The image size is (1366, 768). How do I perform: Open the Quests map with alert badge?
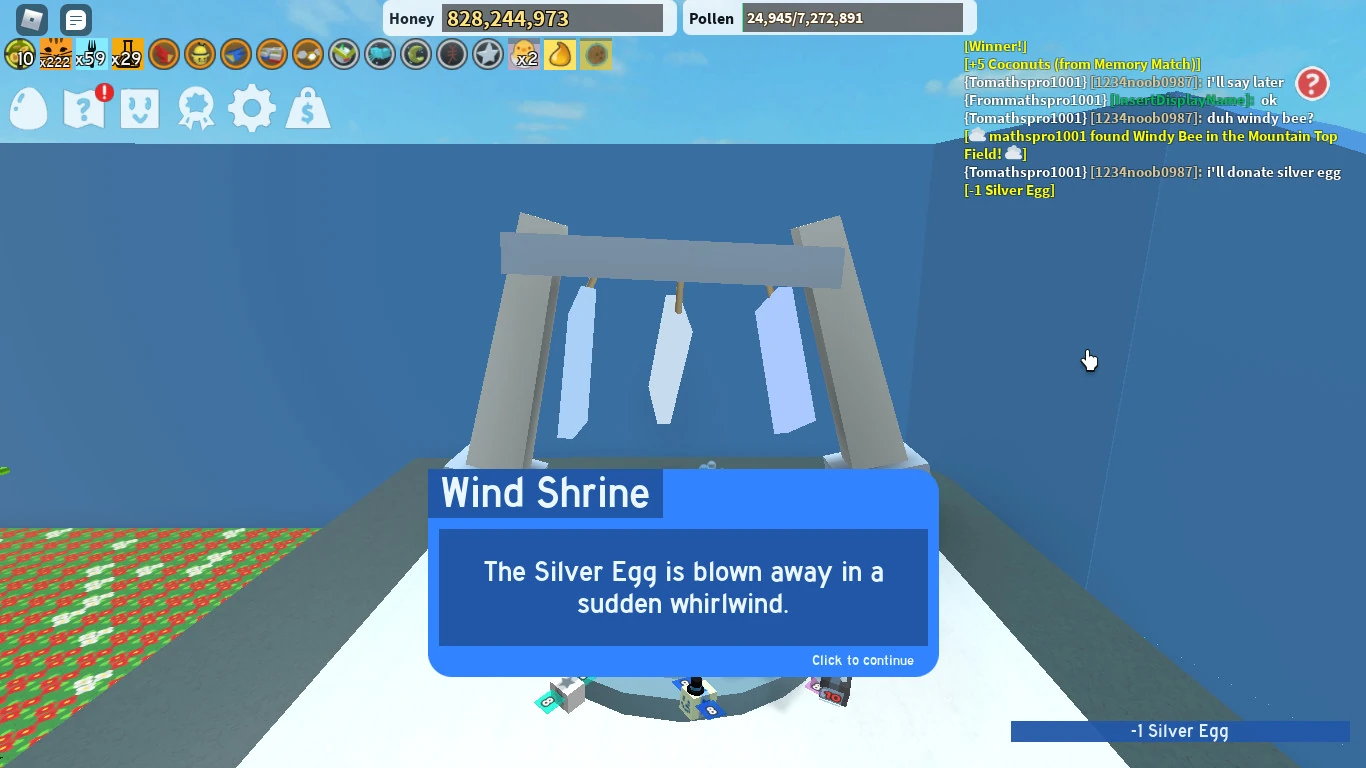point(84,108)
